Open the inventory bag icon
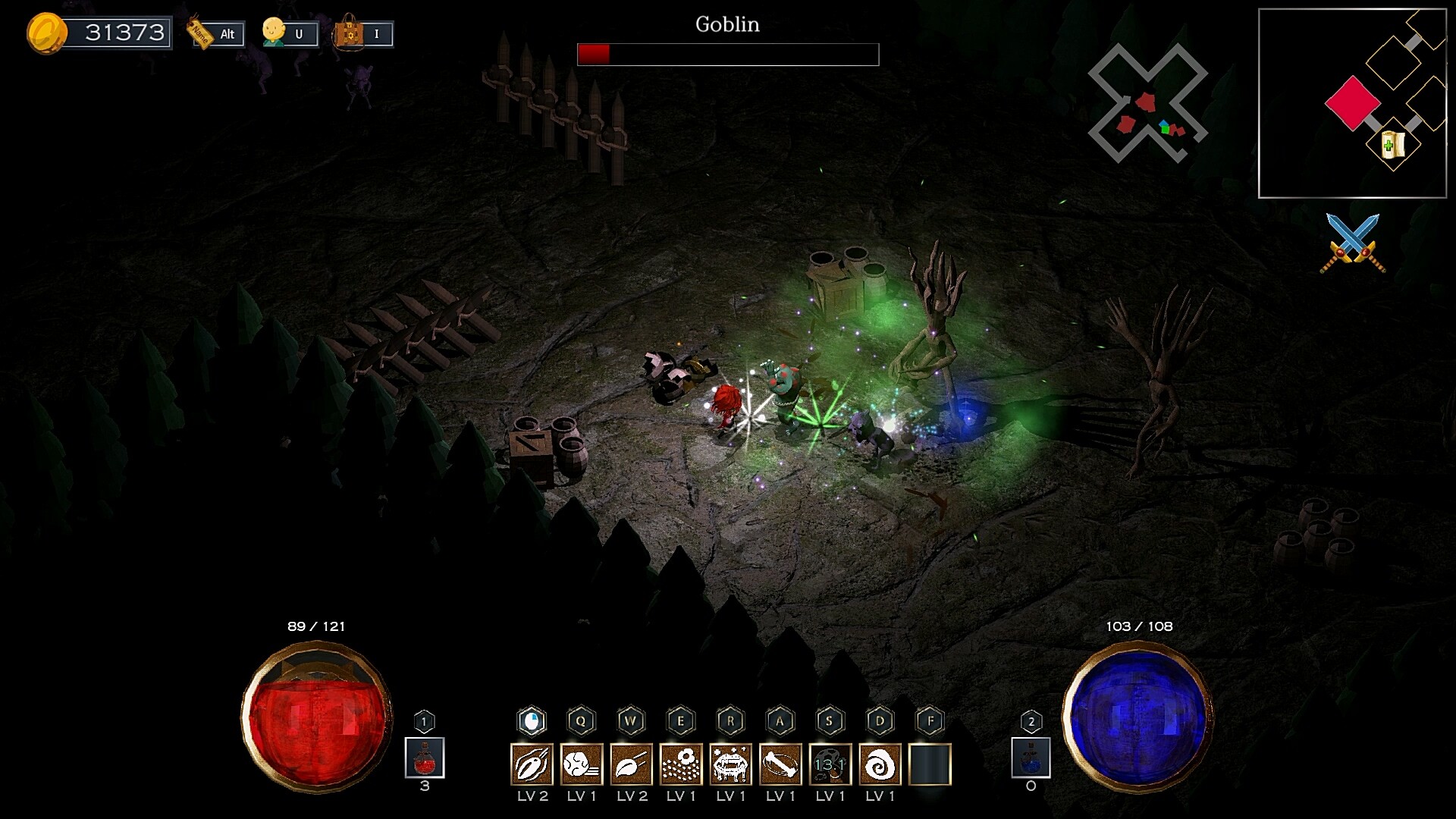 [350, 33]
